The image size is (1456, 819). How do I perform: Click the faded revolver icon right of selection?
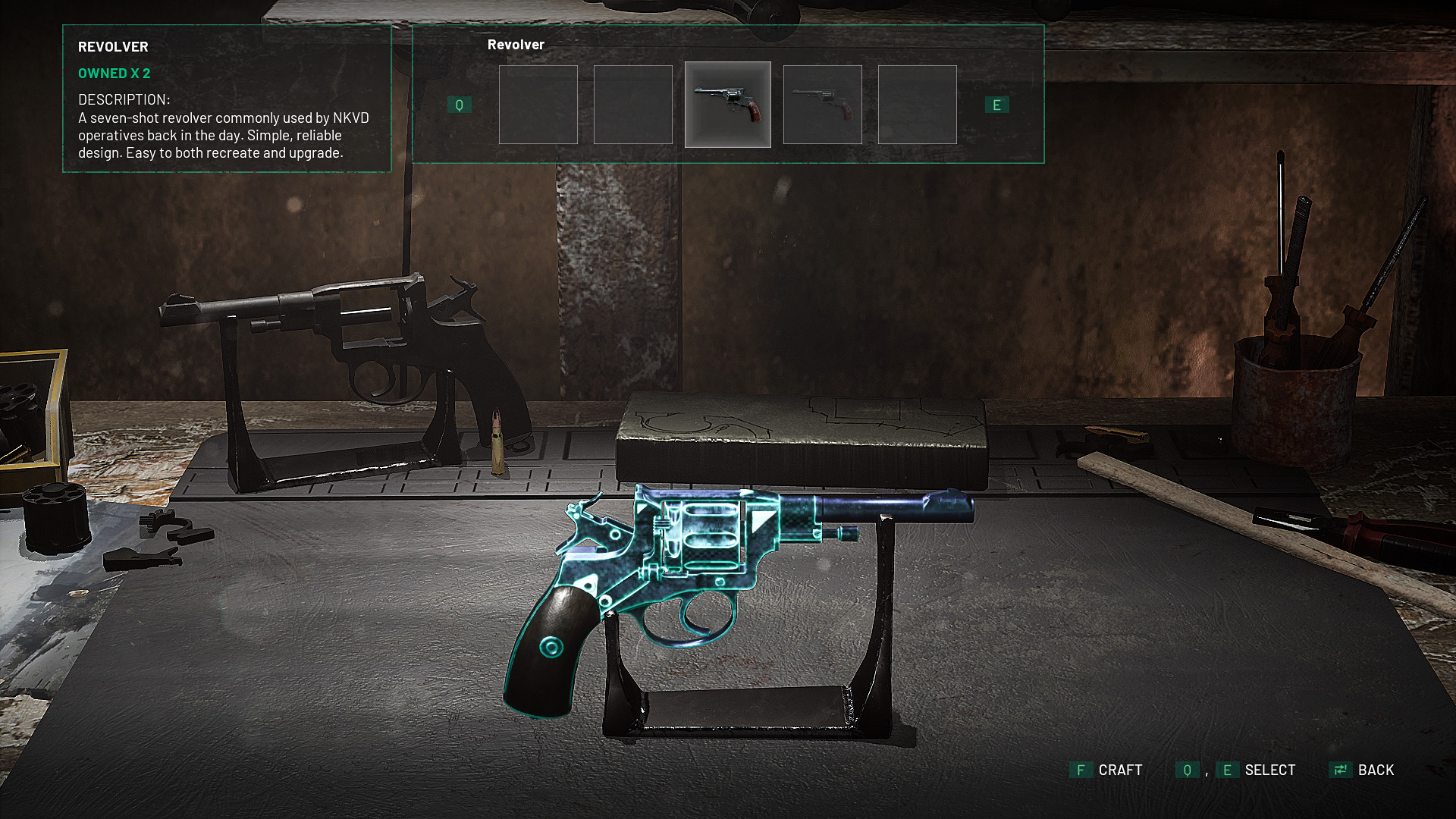[x=822, y=105]
